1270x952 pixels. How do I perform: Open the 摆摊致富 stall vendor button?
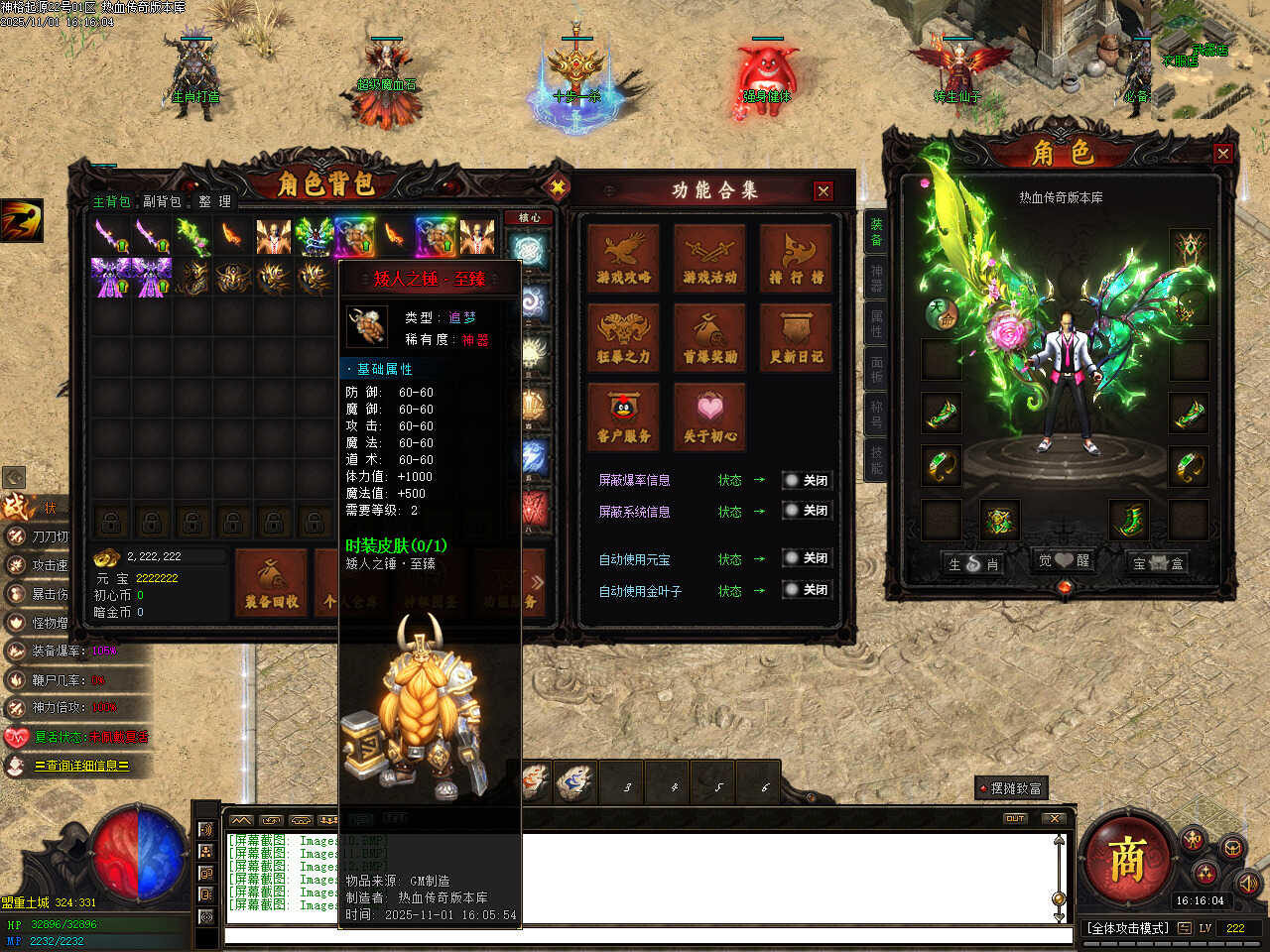coord(1012,788)
